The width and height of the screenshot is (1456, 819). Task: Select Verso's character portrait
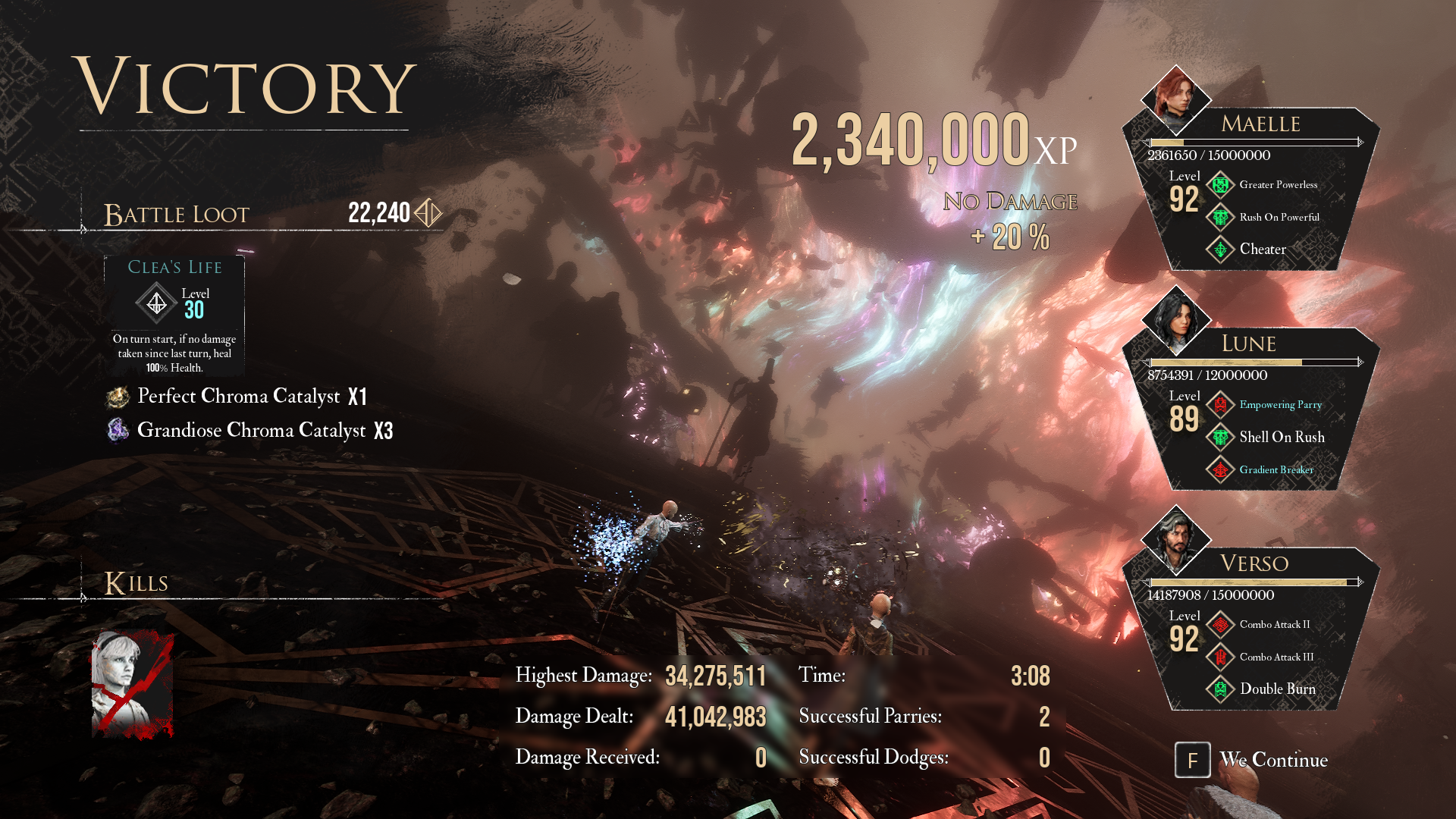coord(1175,539)
